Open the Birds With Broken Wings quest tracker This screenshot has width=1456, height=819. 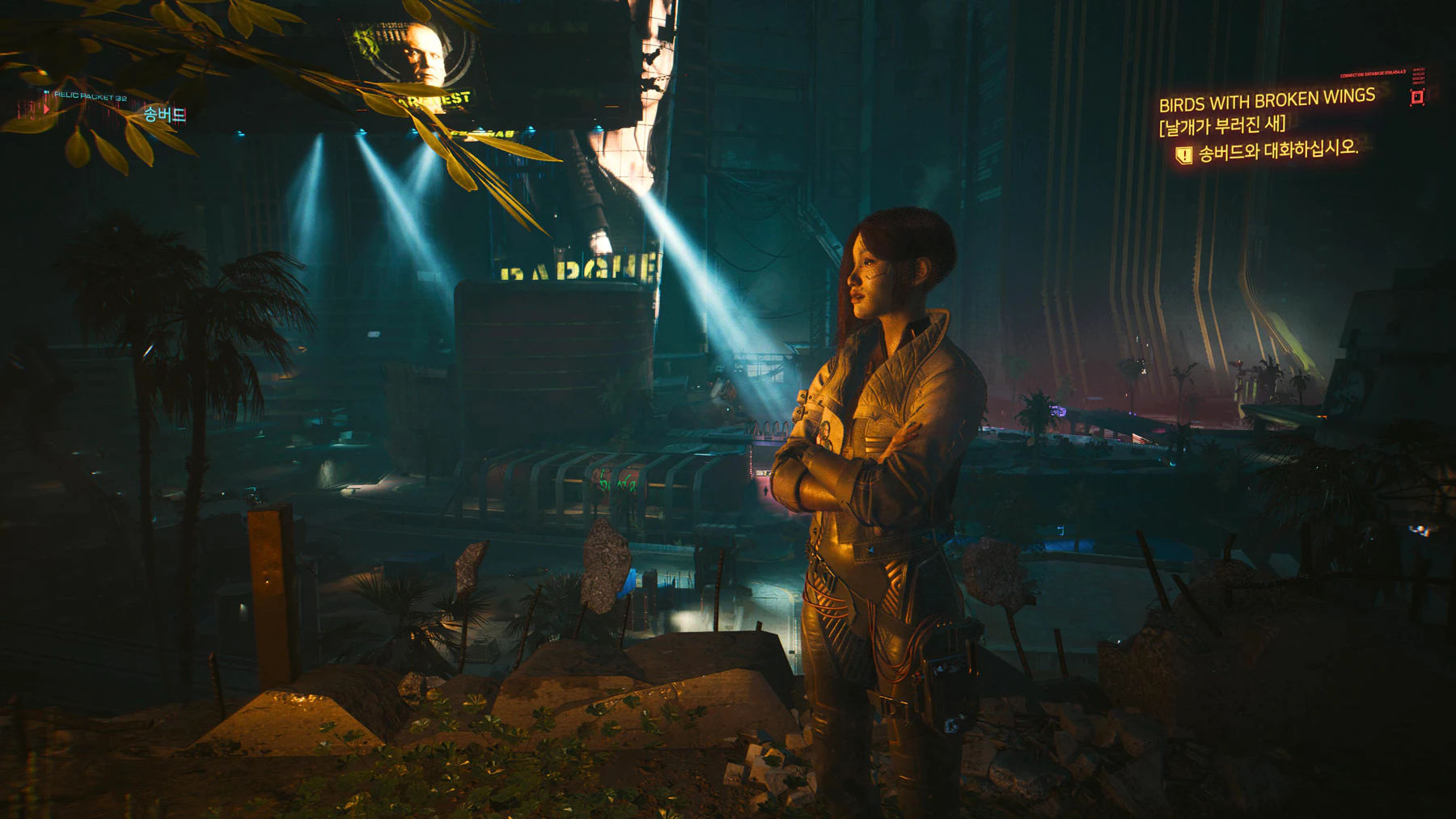[1266, 101]
